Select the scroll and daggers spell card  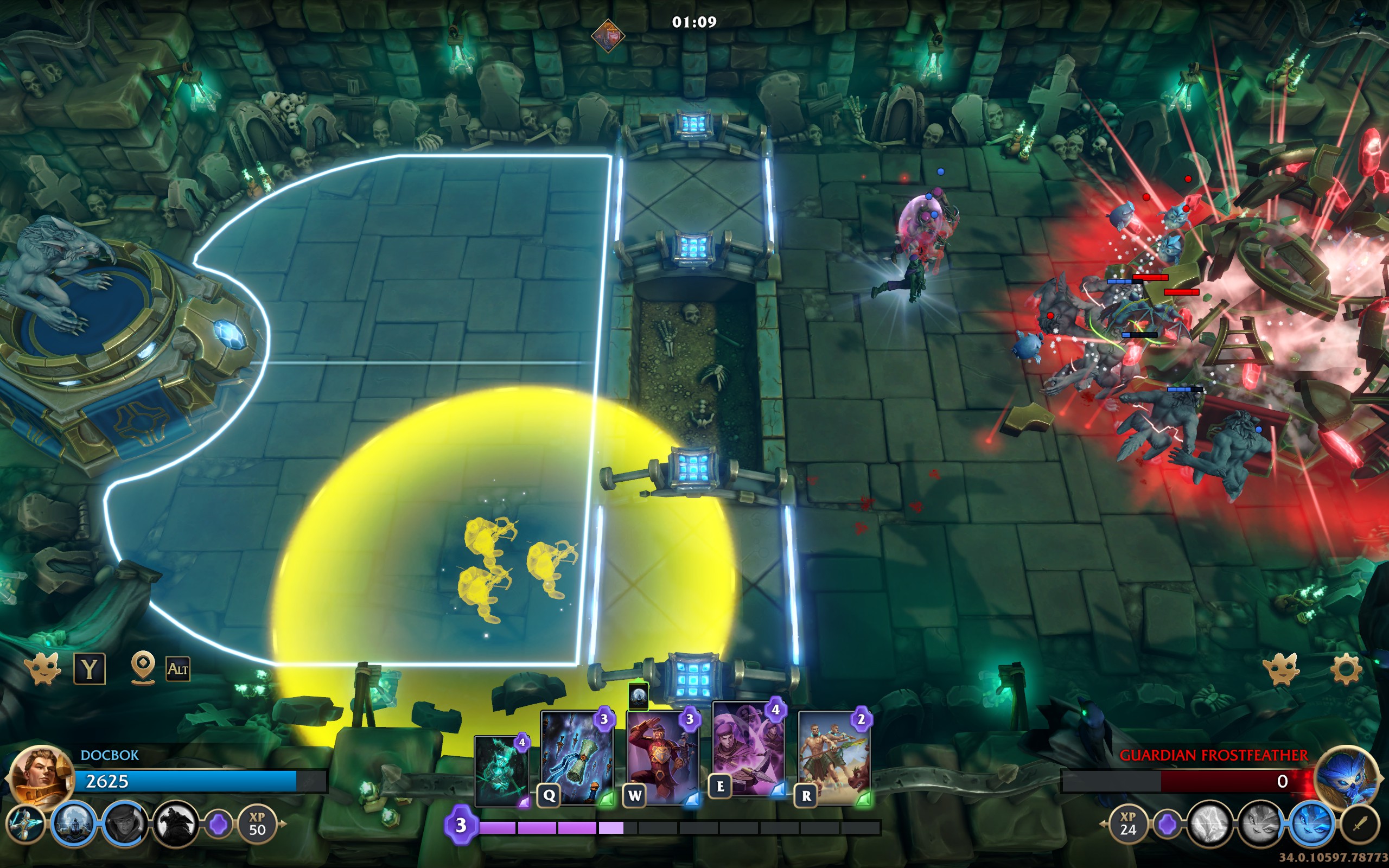577,757
